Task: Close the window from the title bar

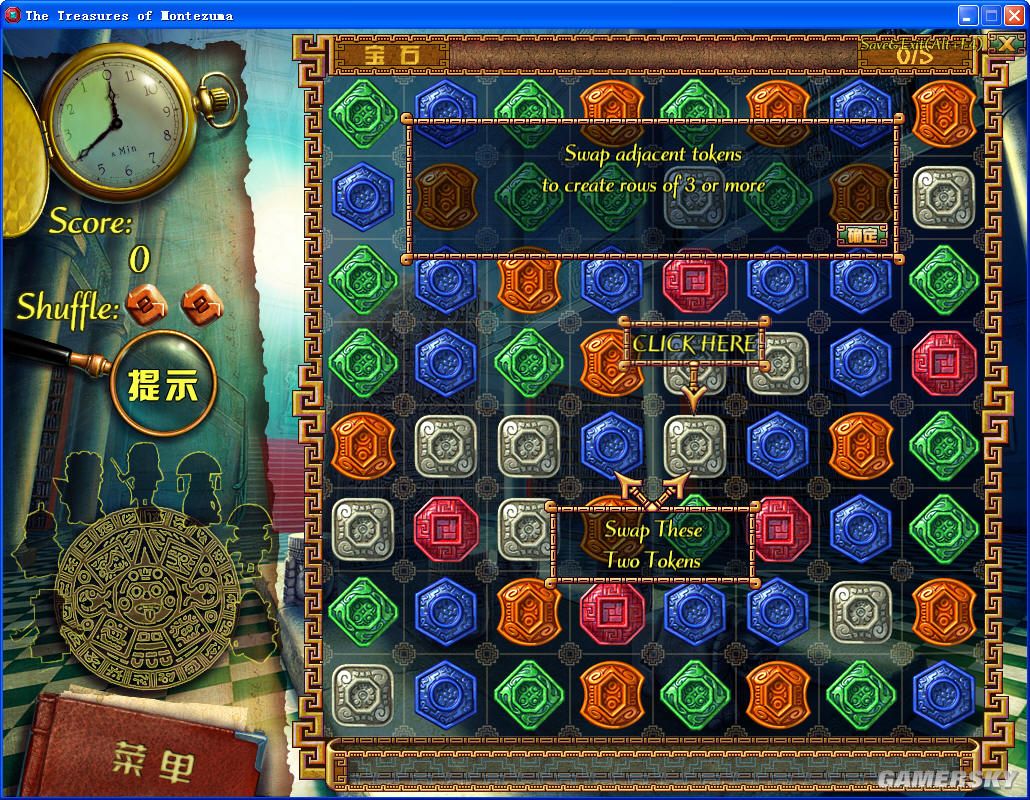Action: click(1013, 14)
